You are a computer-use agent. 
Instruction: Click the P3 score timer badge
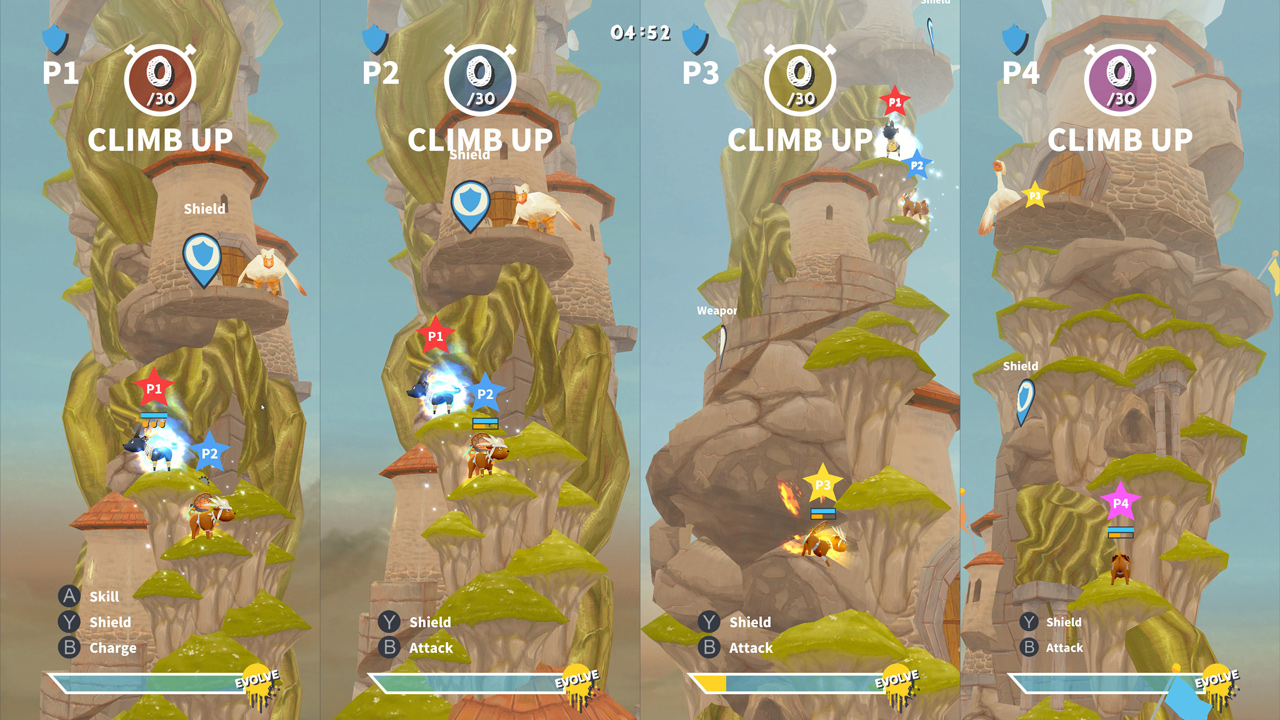800,79
